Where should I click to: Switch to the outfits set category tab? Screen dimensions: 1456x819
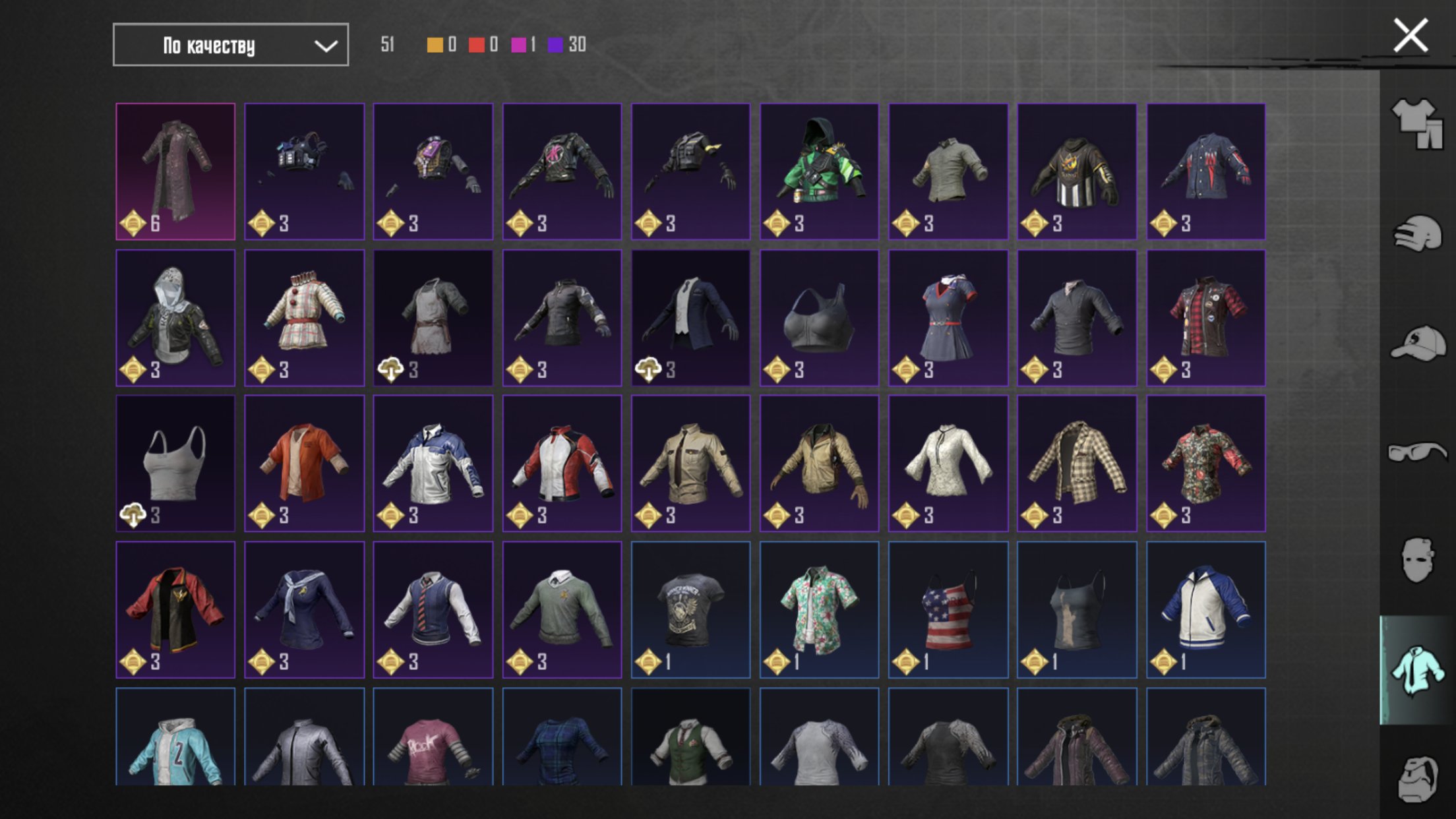click(1416, 123)
